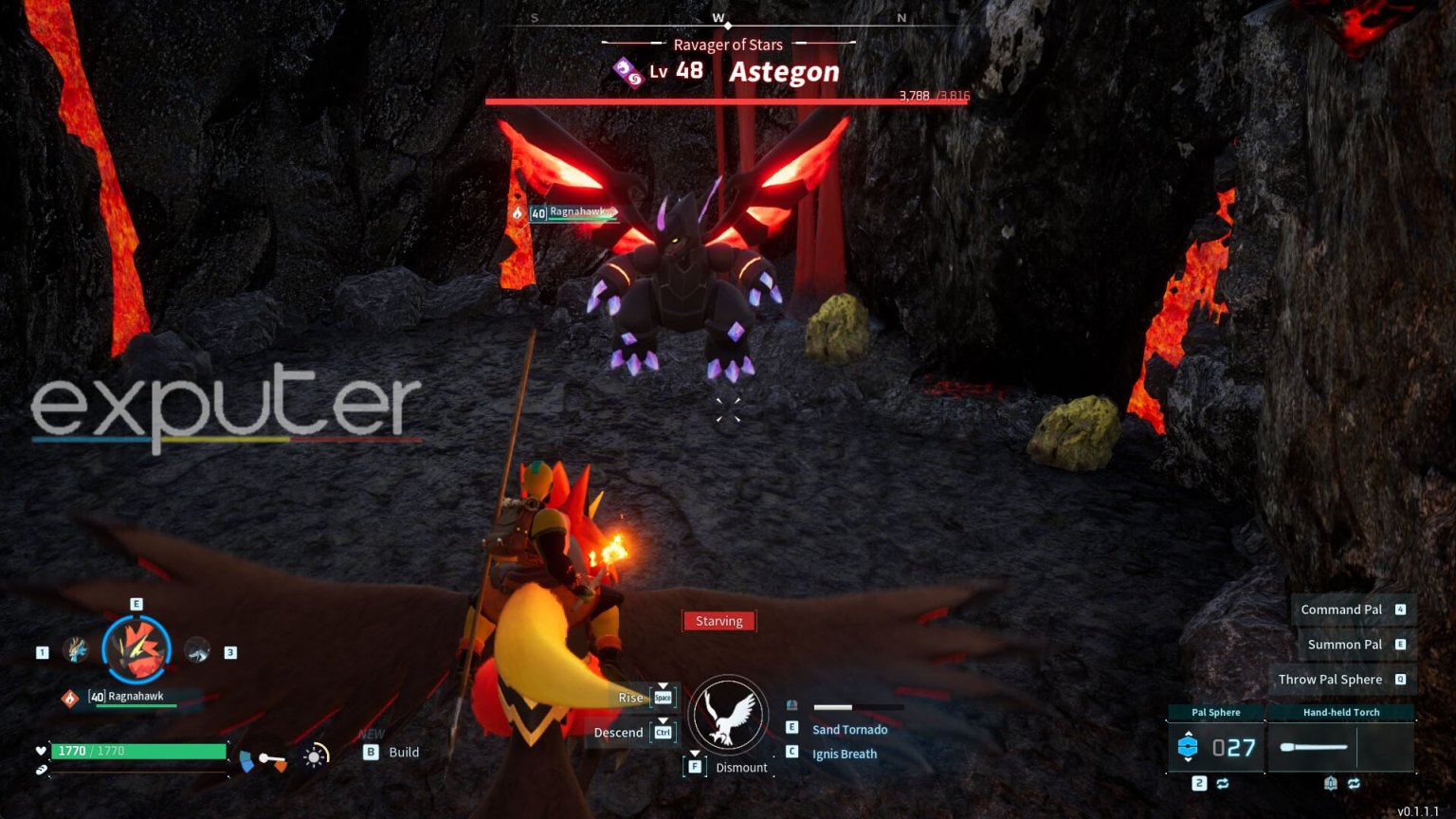Click the fire element icon beside Ragnahawk's name
This screenshot has width=1456, height=819.
[x=69, y=696]
